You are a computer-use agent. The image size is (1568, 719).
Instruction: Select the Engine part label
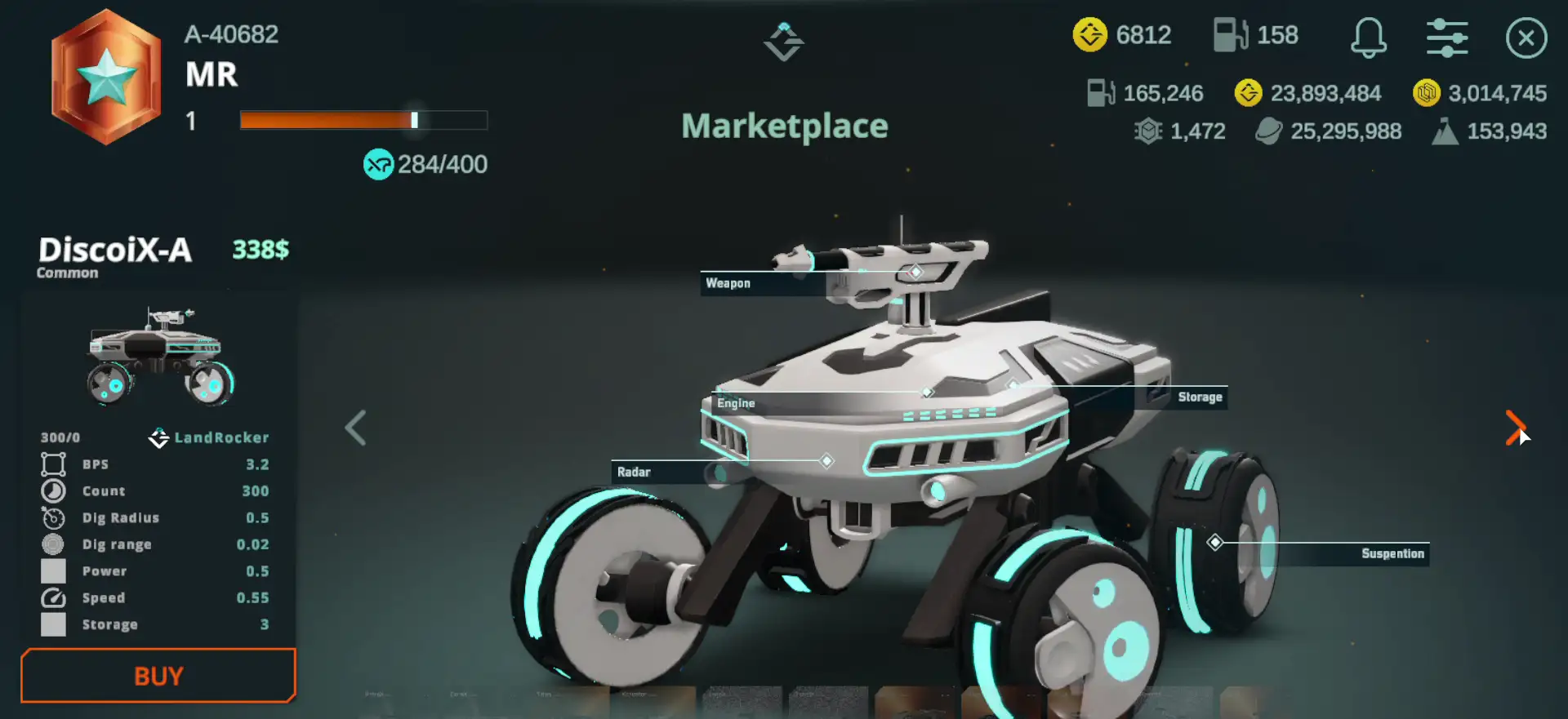coord(736,403)
